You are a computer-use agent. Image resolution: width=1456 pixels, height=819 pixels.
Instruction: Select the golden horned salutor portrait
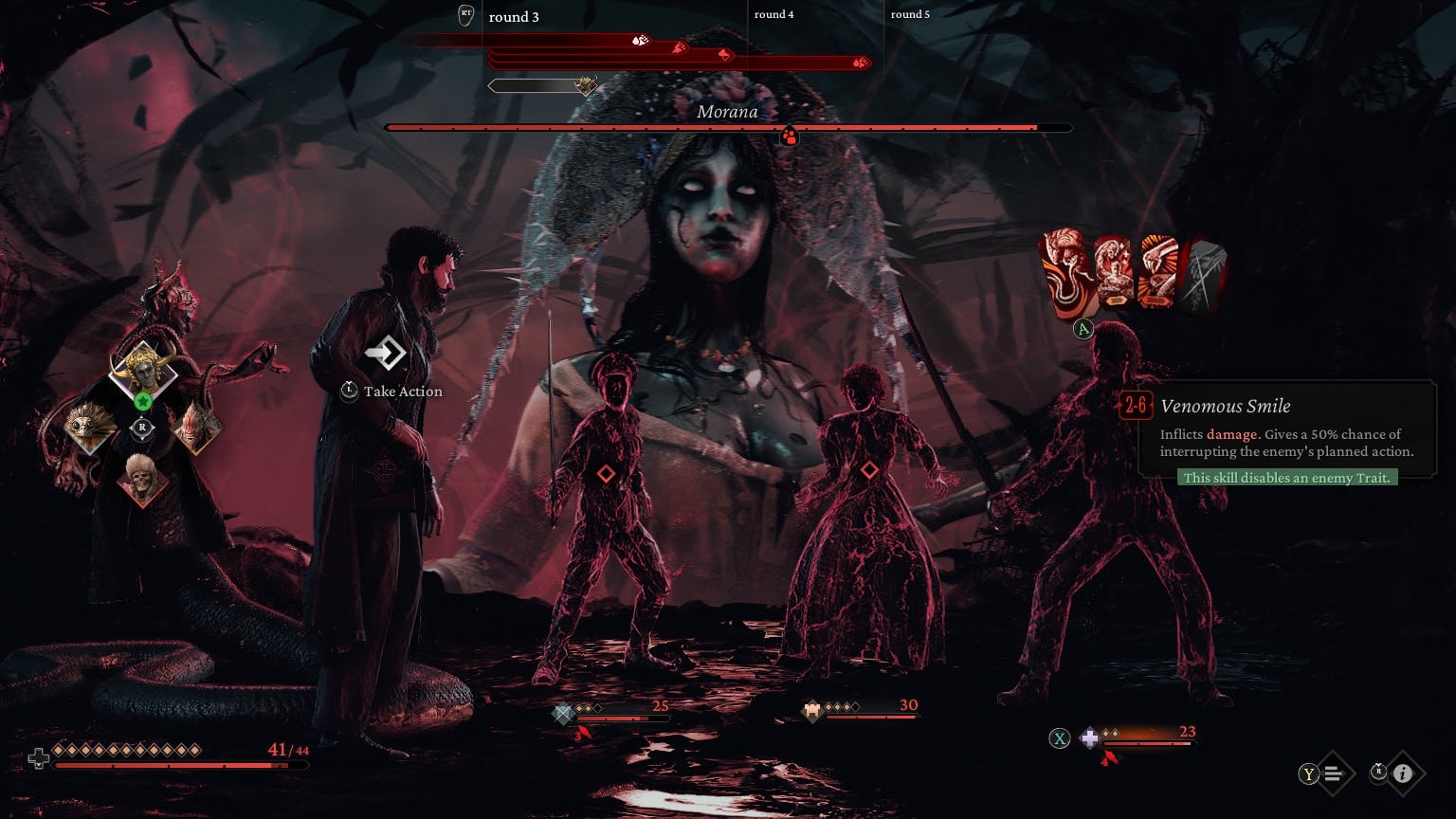142,368
